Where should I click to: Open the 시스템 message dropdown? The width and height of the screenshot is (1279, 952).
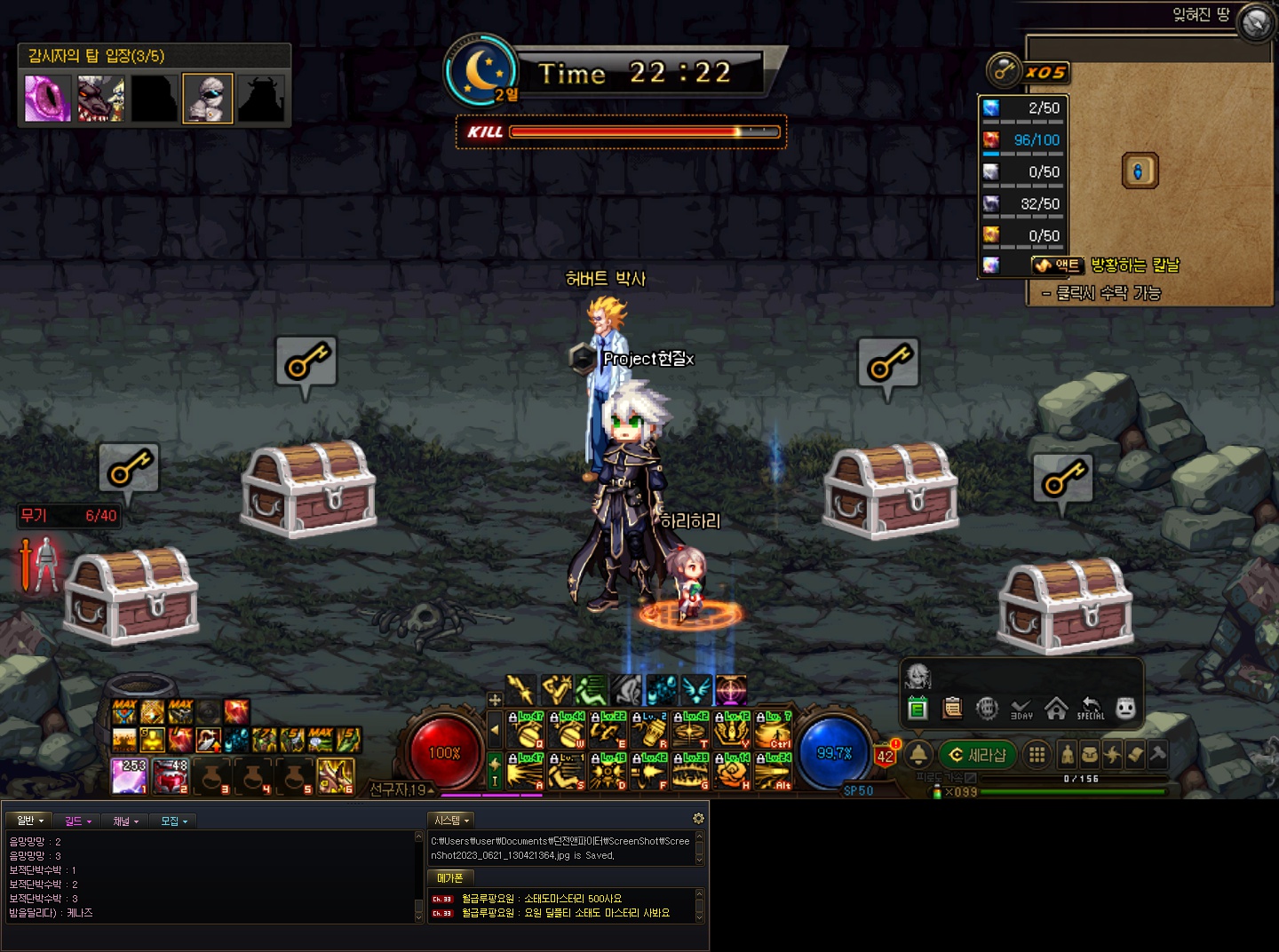coord(451,820)
